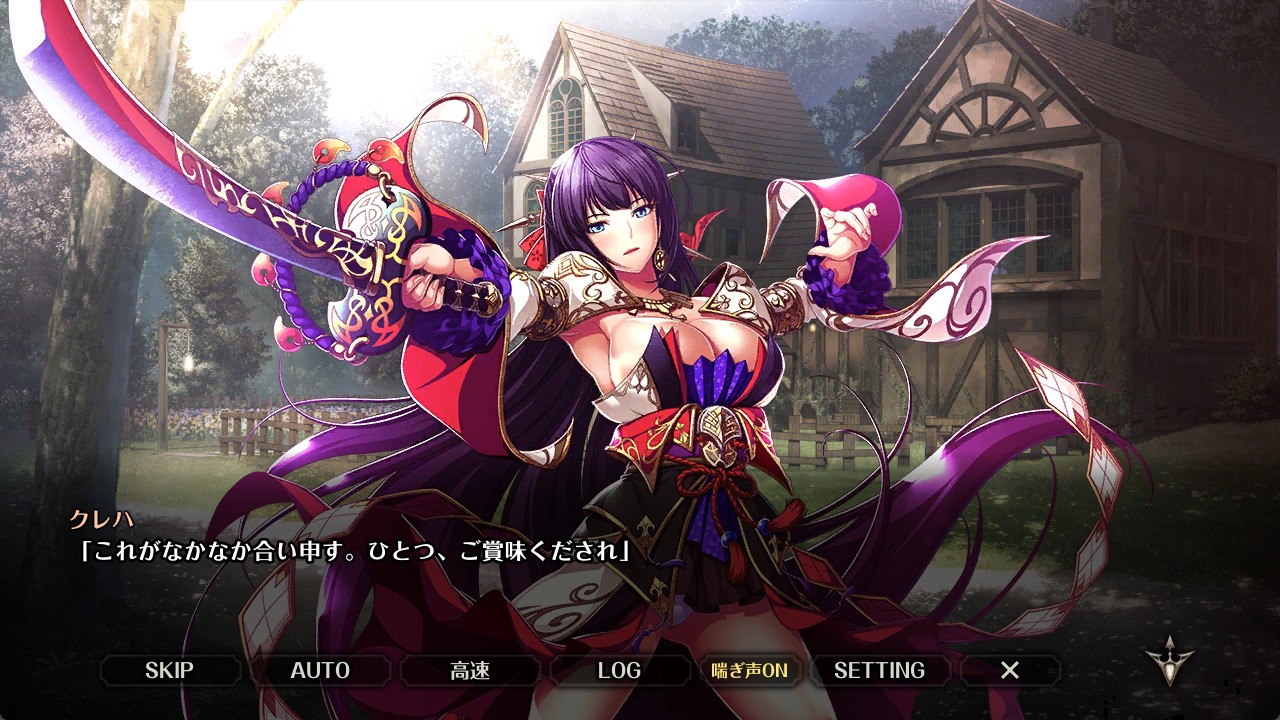Enable AUTO dialogue advance

pos(320,670)
